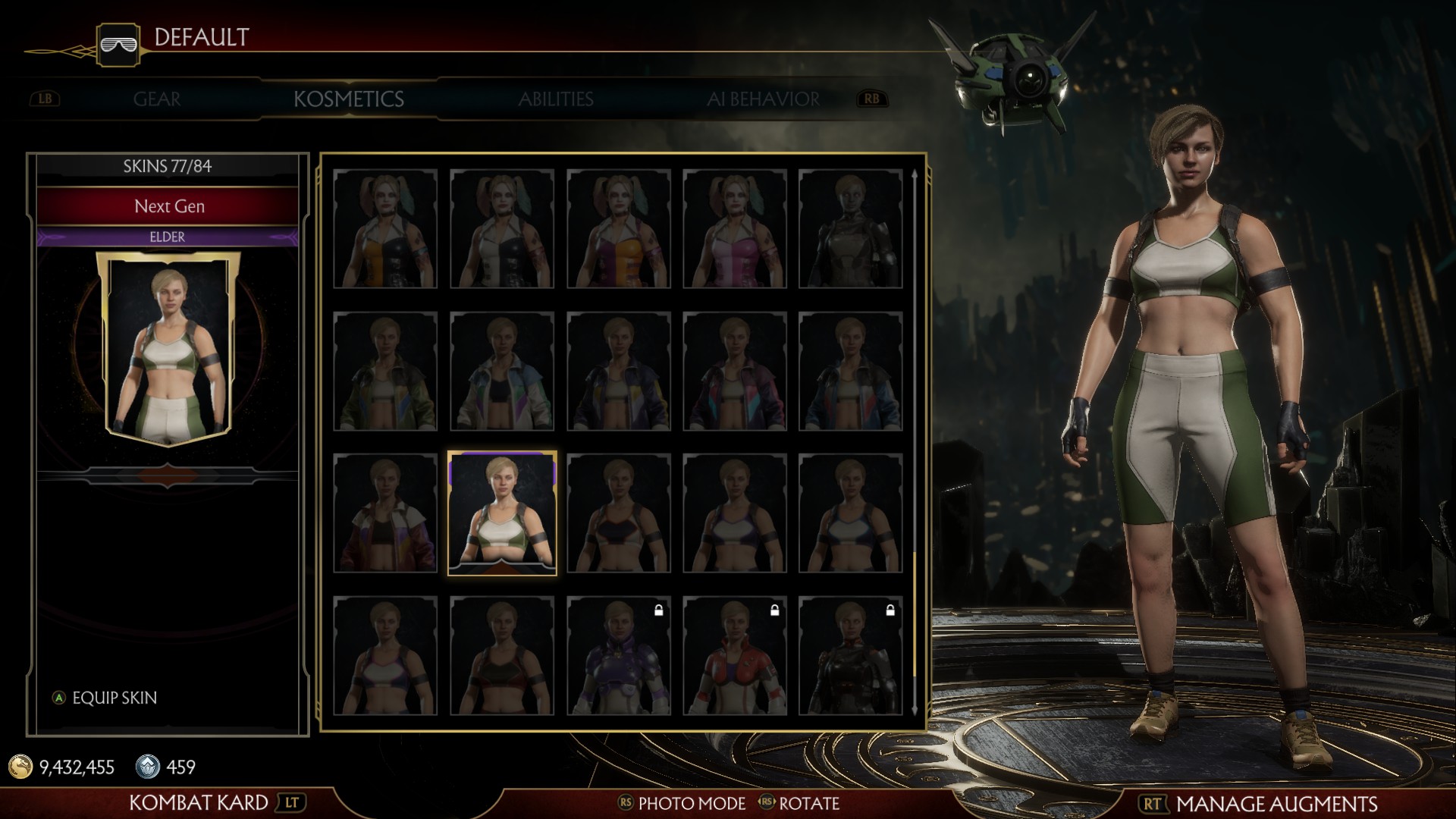Choose the locked red jacket skin
This screenshot has width=1456, height=819.
735,656
